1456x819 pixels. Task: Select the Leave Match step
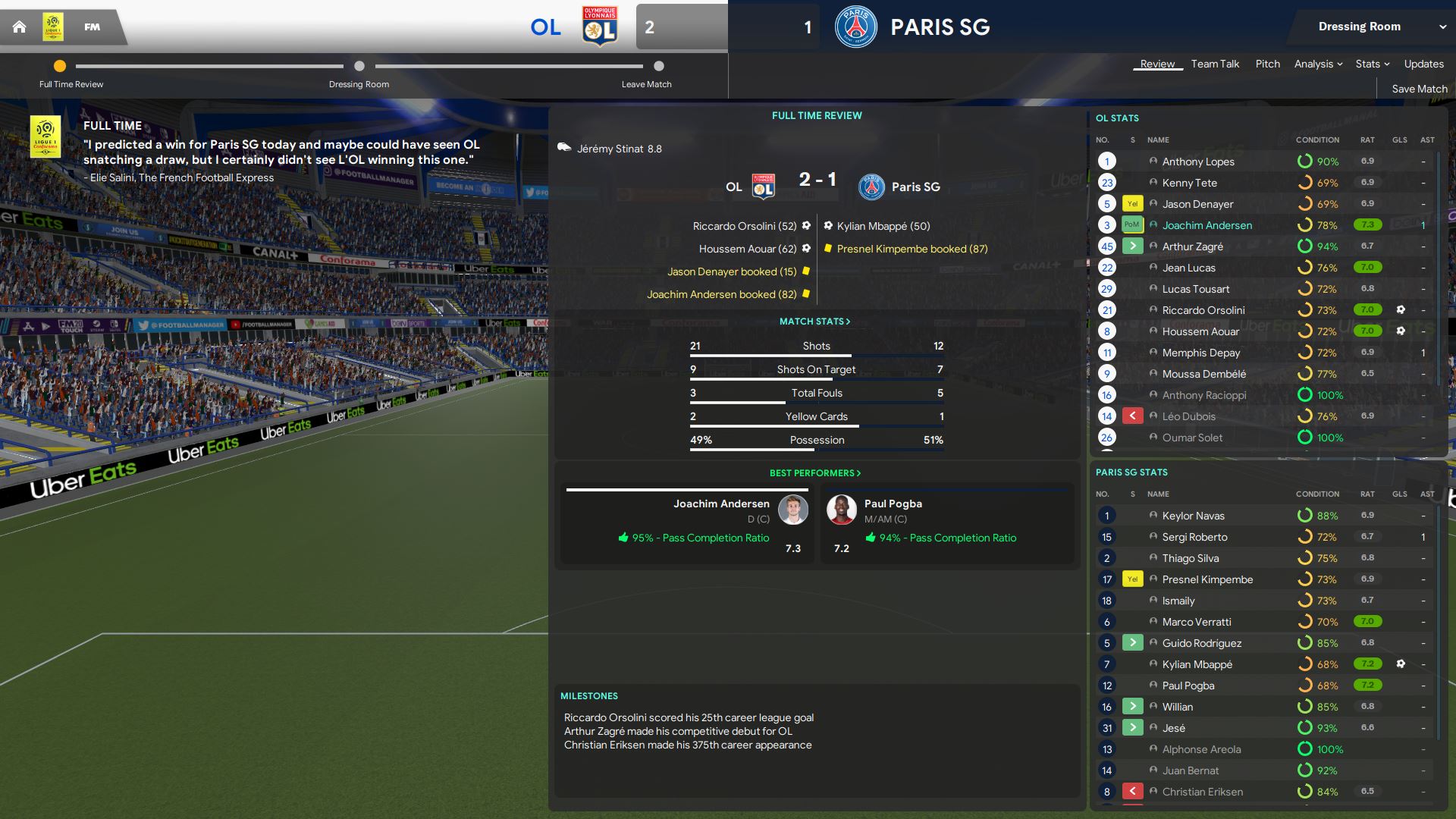(x=658, y=67)
